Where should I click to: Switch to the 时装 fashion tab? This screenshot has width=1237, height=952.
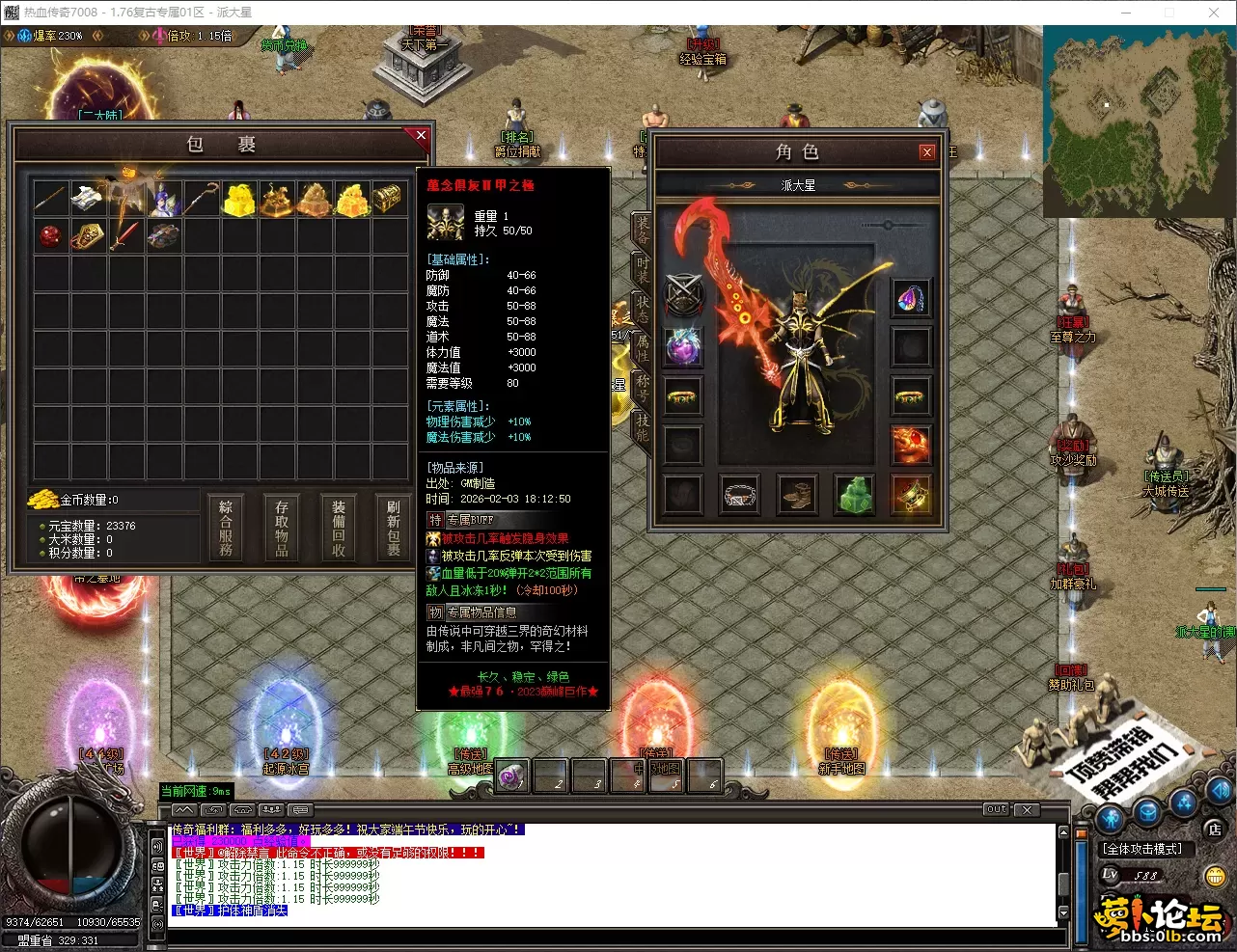click(642, 269)
